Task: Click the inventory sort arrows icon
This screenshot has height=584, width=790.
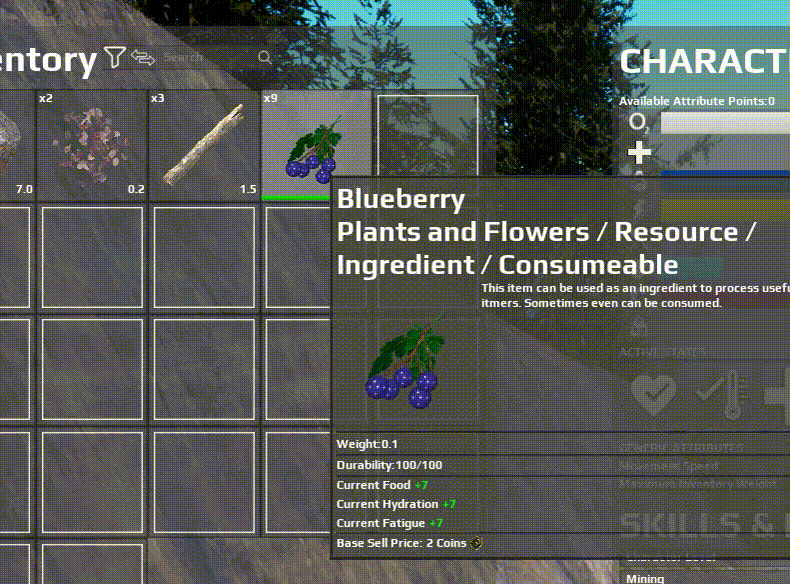Action: click(143, 58)
